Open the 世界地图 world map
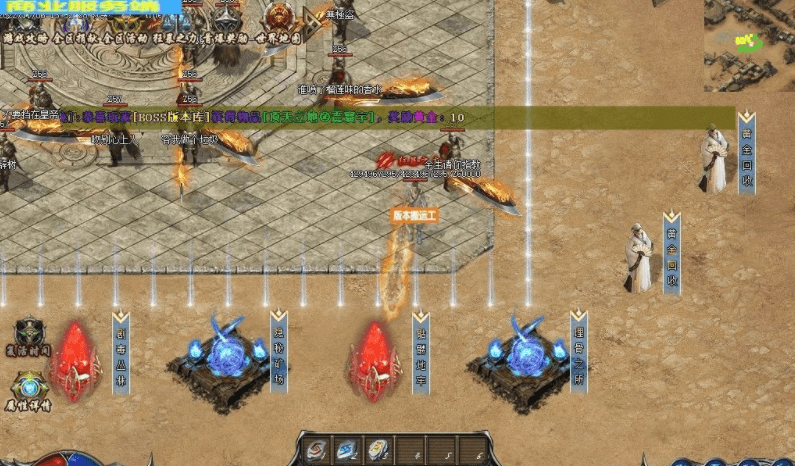The width and height of the screenshot is (795, 466). pyautogui.click(x=279, y=37)
